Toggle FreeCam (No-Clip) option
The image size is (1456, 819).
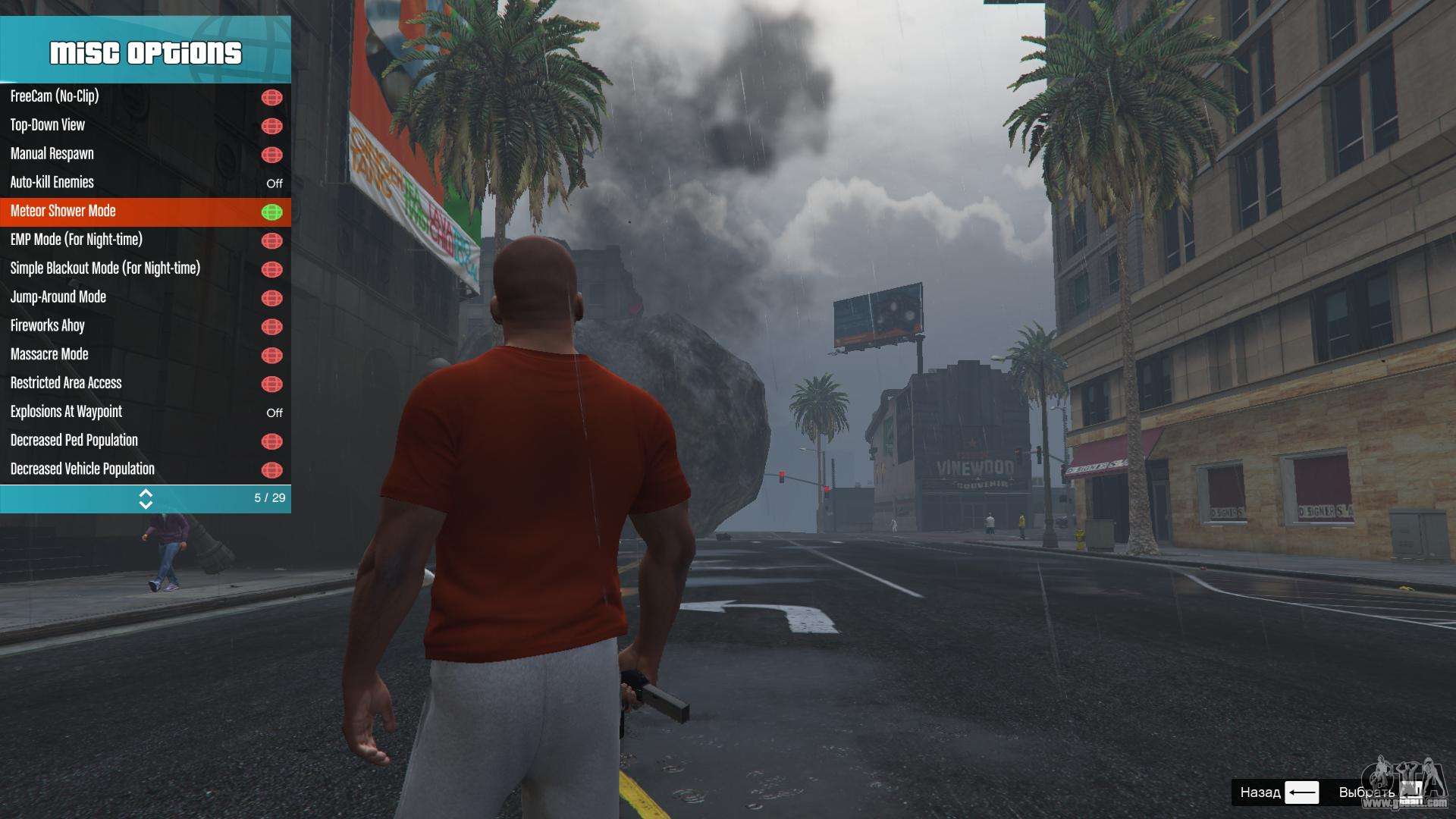point(144,97)
